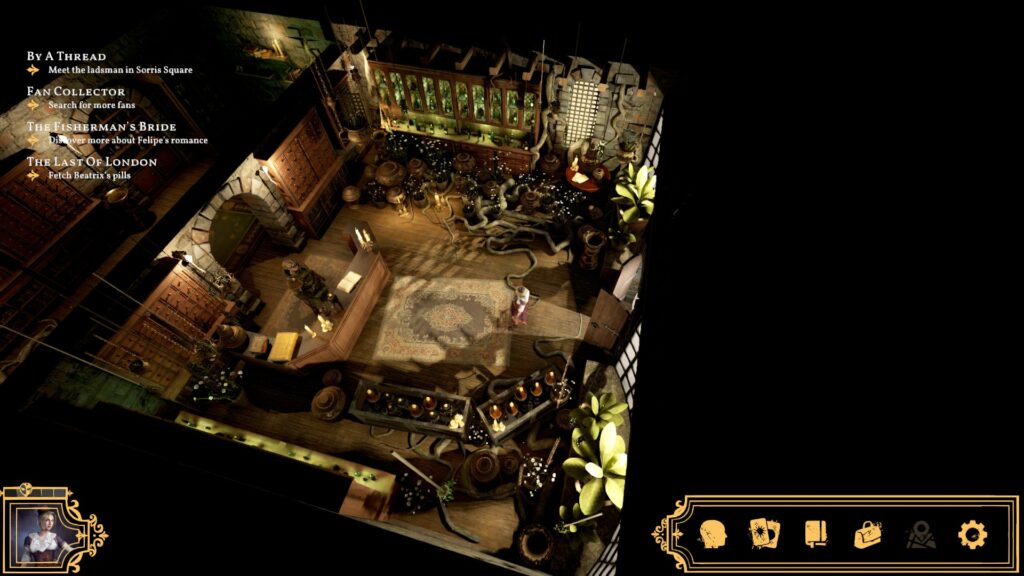Open the head profile icon in the toolbar
1024x576 pixels.
pyautogui.click(x=713, y=534)
